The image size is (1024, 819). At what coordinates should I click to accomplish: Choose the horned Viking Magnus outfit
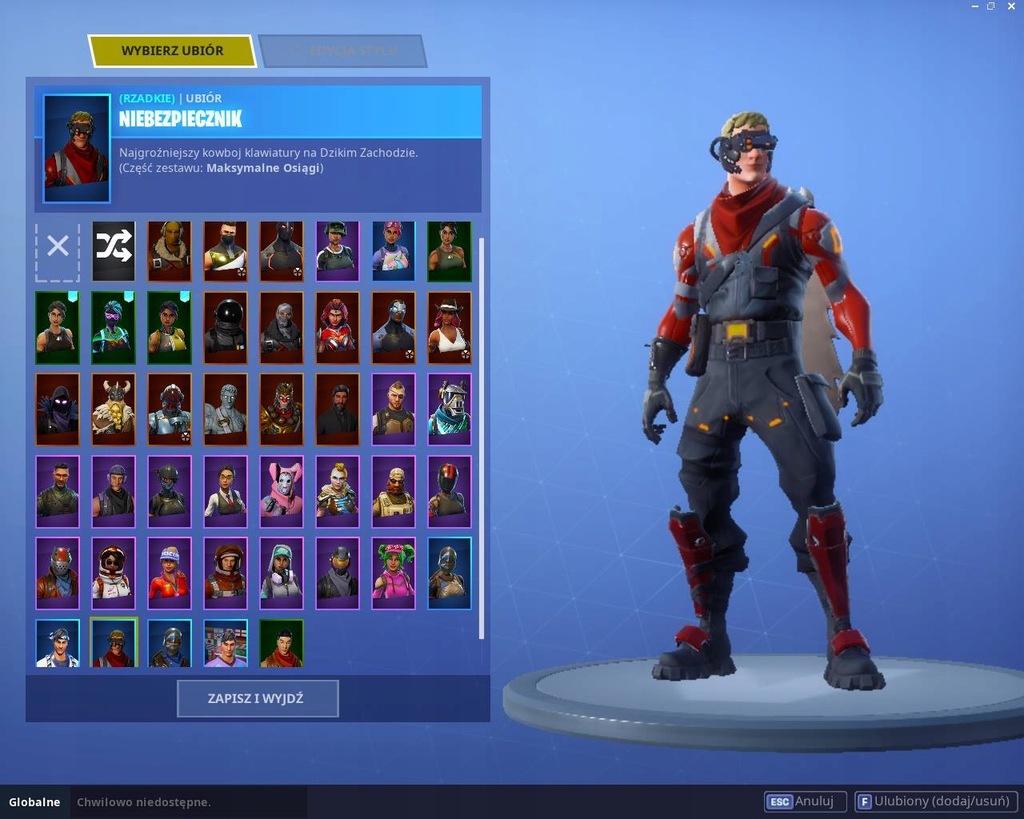(x=113, y=404)
